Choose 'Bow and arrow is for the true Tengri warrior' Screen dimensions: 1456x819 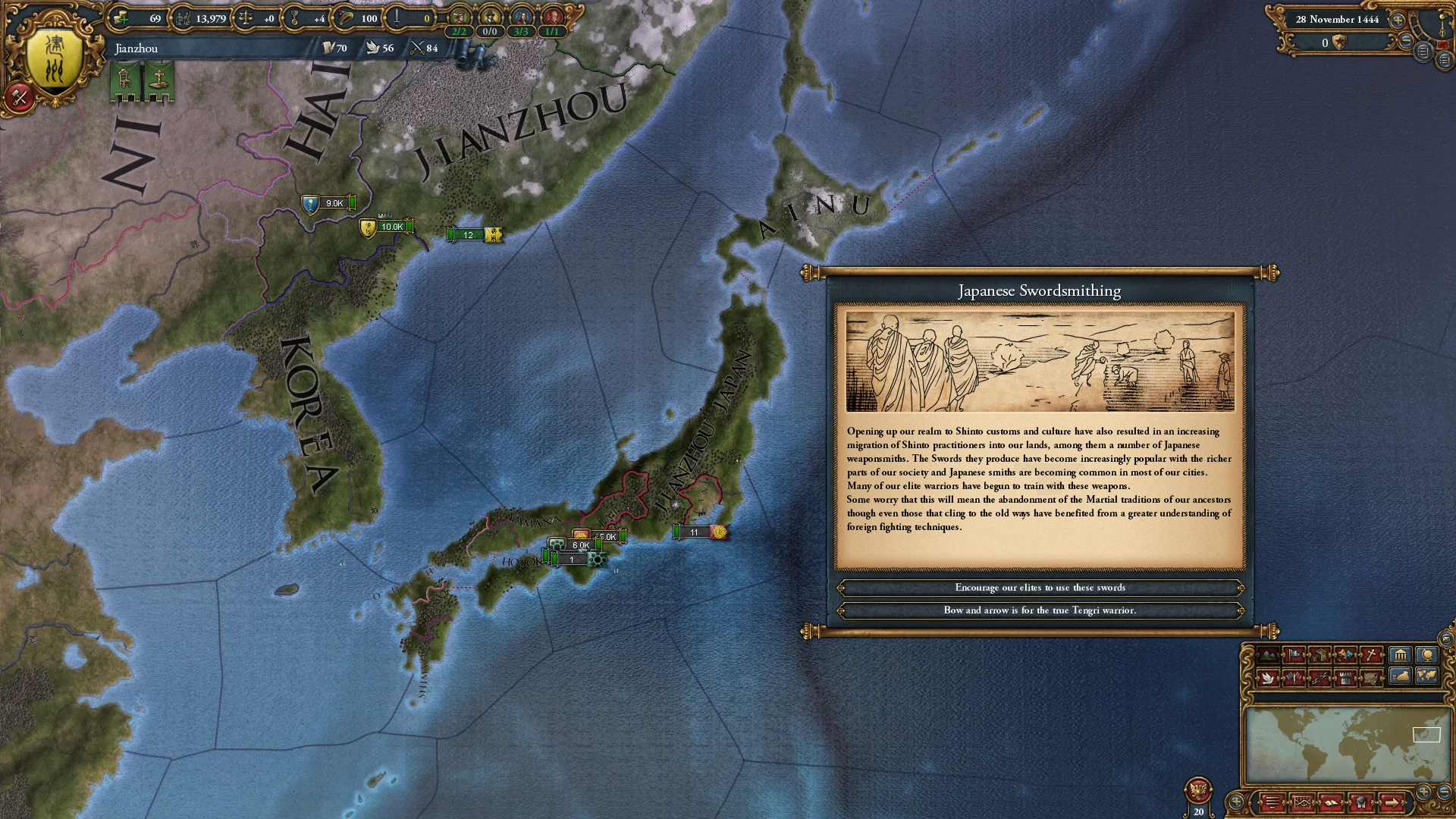(x=1040, y=610)
